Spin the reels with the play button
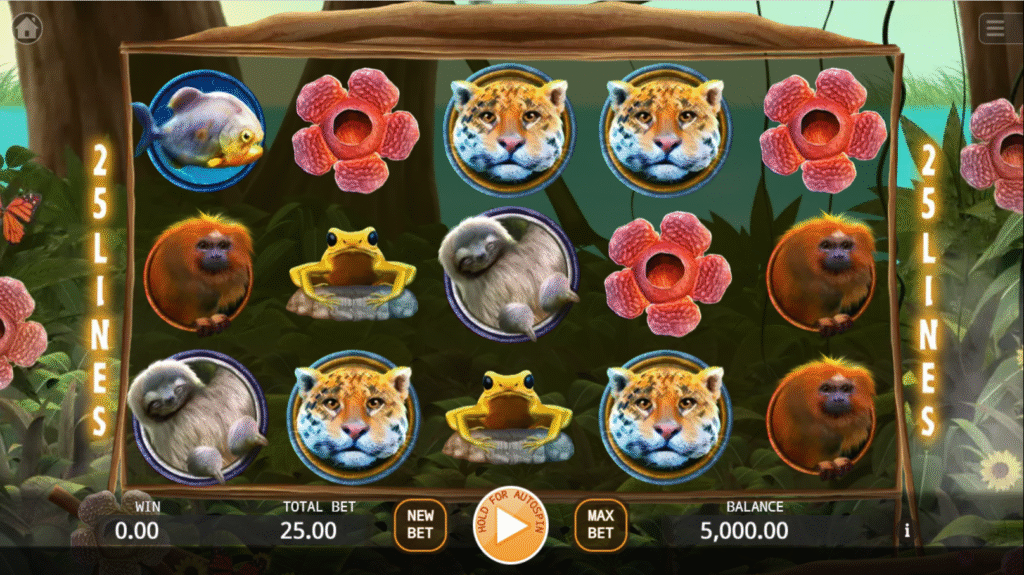The height and width of the screenshot is (575, 1024). tap(510, 525)
